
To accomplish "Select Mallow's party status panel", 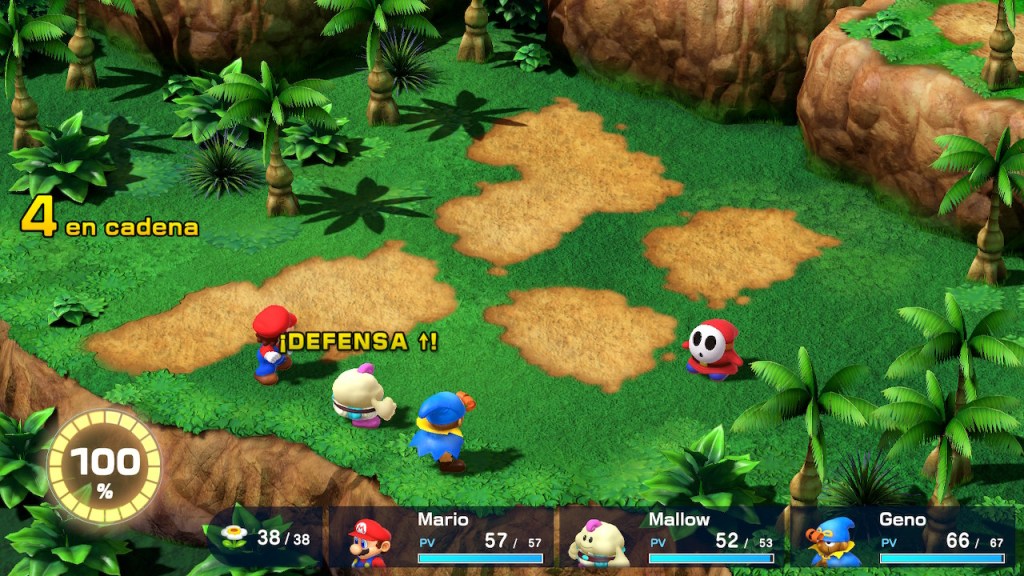I will pos(670,537).
